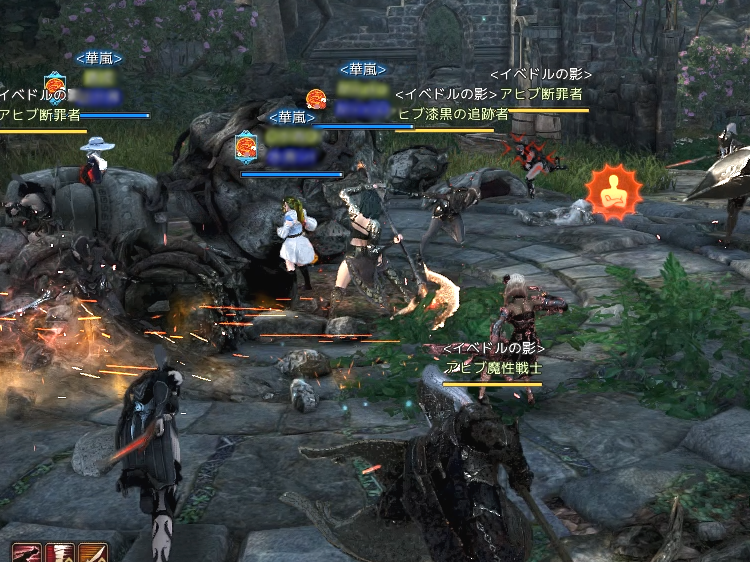Trigger the orange curved sword skill
Image resolution: width=750 pixels, height=562 pixels.
(93, 553)
